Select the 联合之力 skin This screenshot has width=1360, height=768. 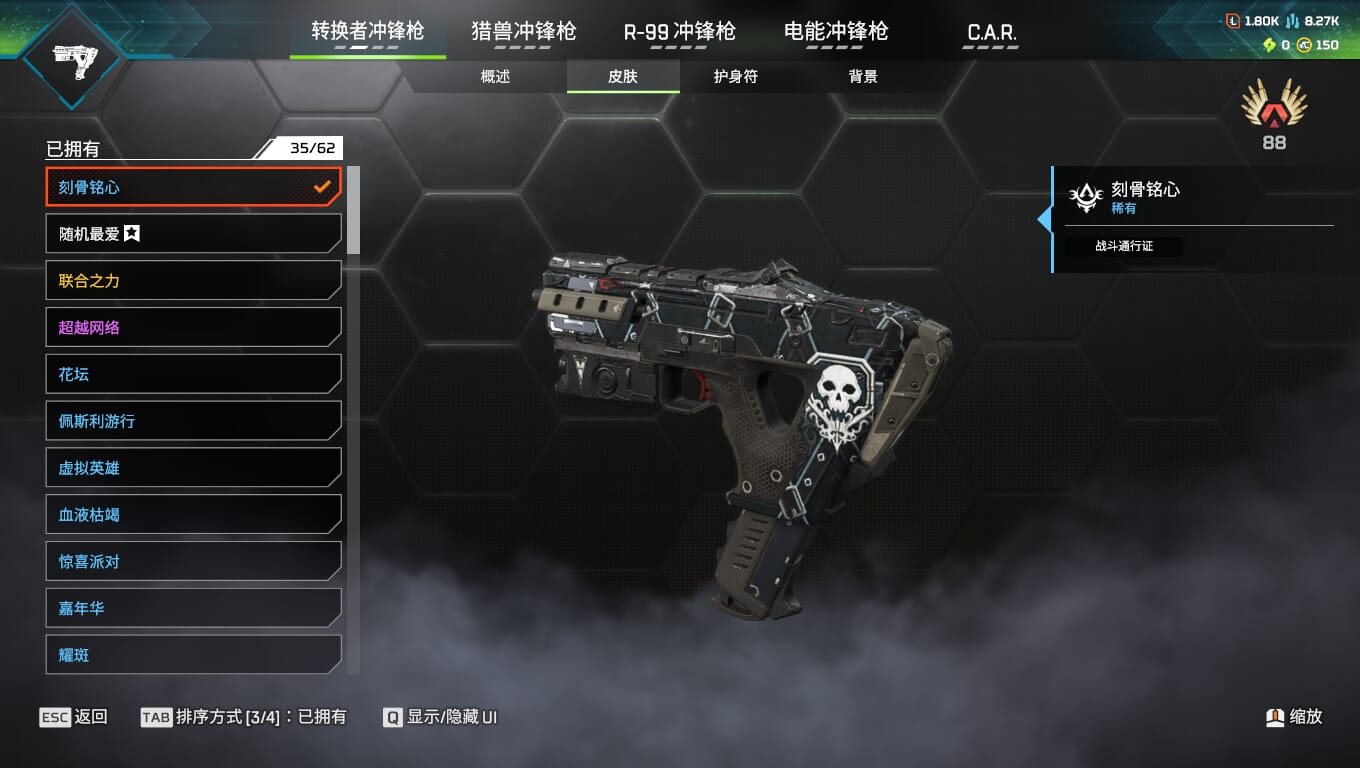pyautogui.click(x=193, y=281)
